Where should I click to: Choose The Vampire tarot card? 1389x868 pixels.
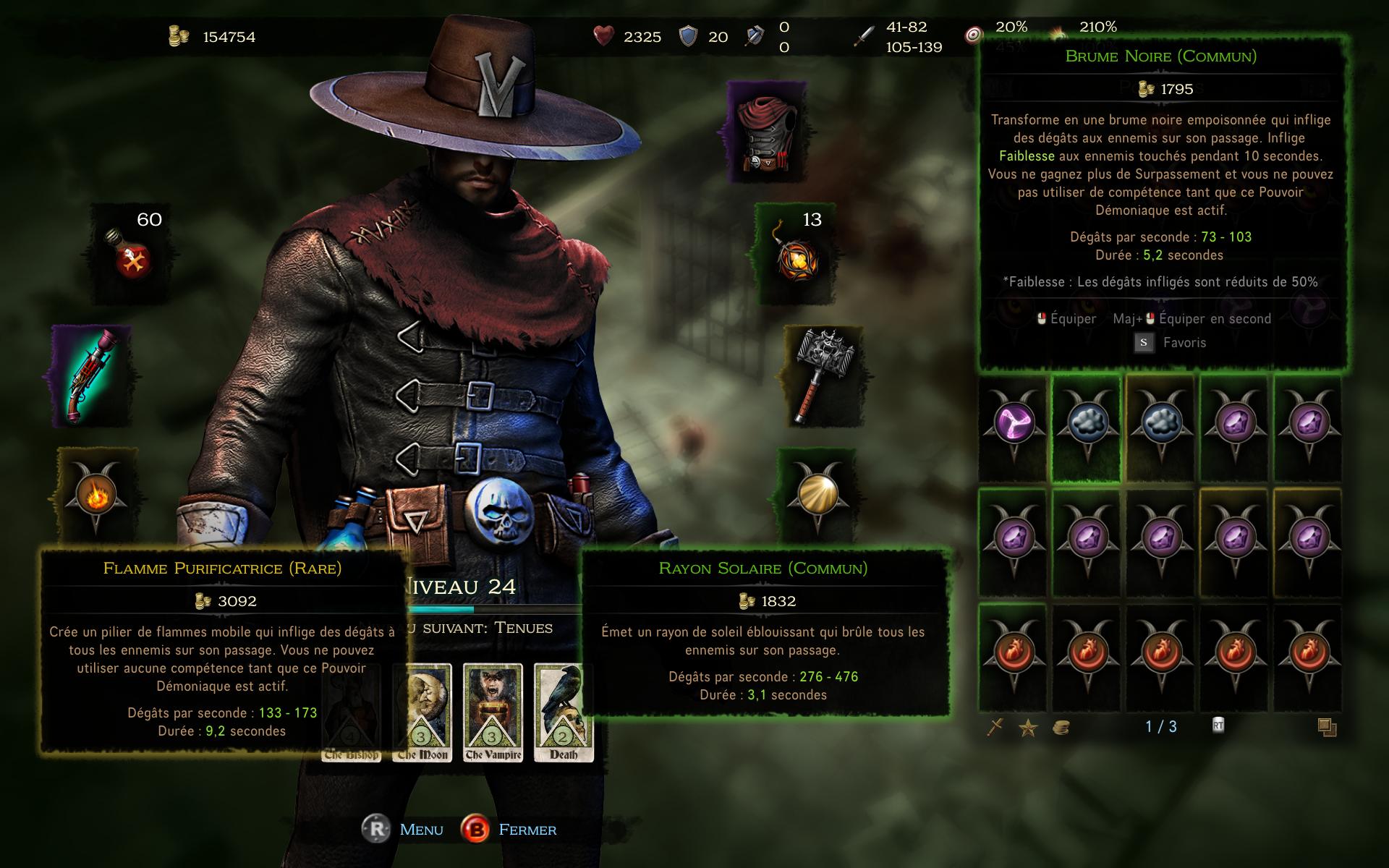click(493, 712)
